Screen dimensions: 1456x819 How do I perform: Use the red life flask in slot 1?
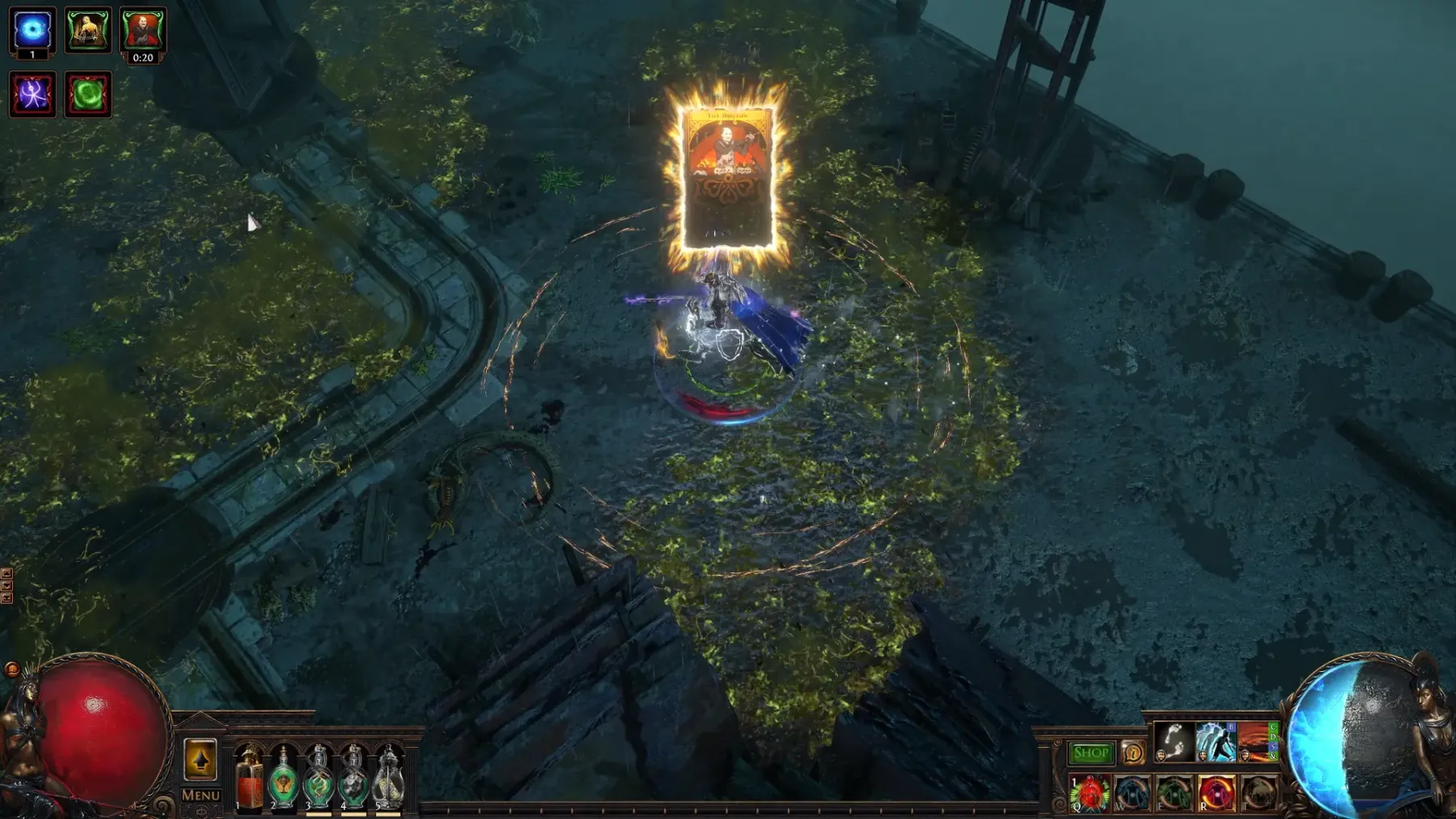click(250, 779)
